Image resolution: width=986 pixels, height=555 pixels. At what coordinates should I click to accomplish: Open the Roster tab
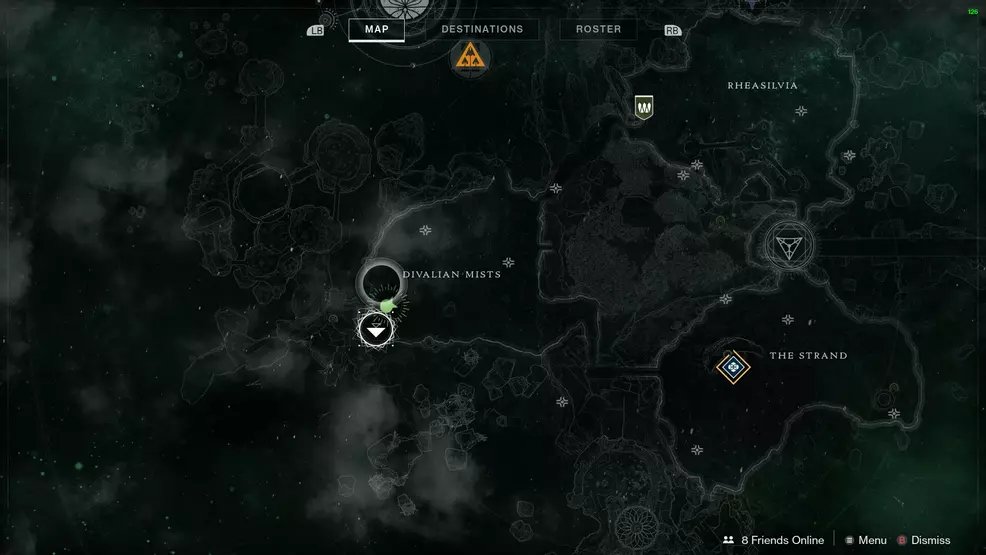(598, 30)
